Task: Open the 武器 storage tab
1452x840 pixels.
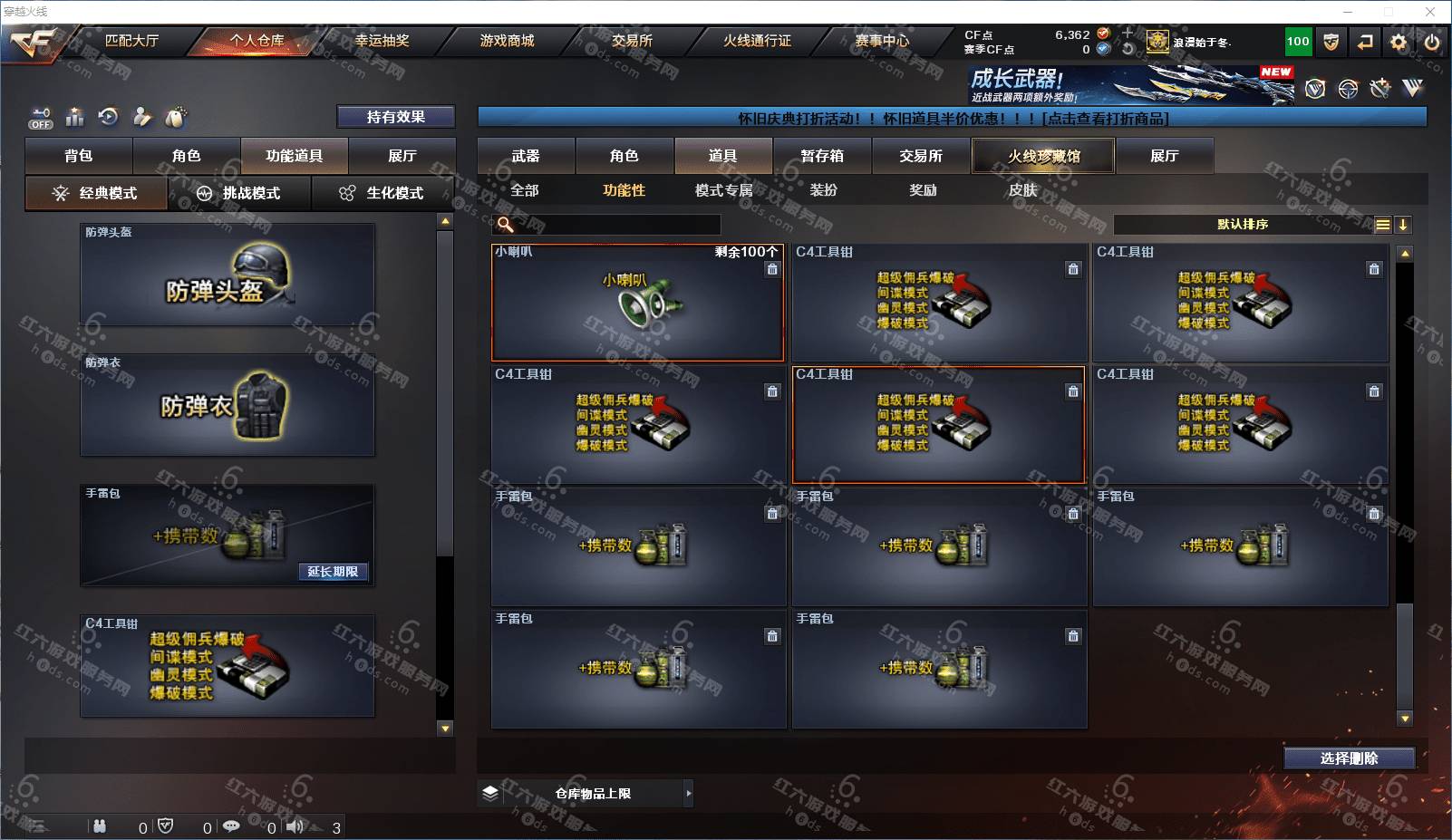Action: tap(526, 156)
